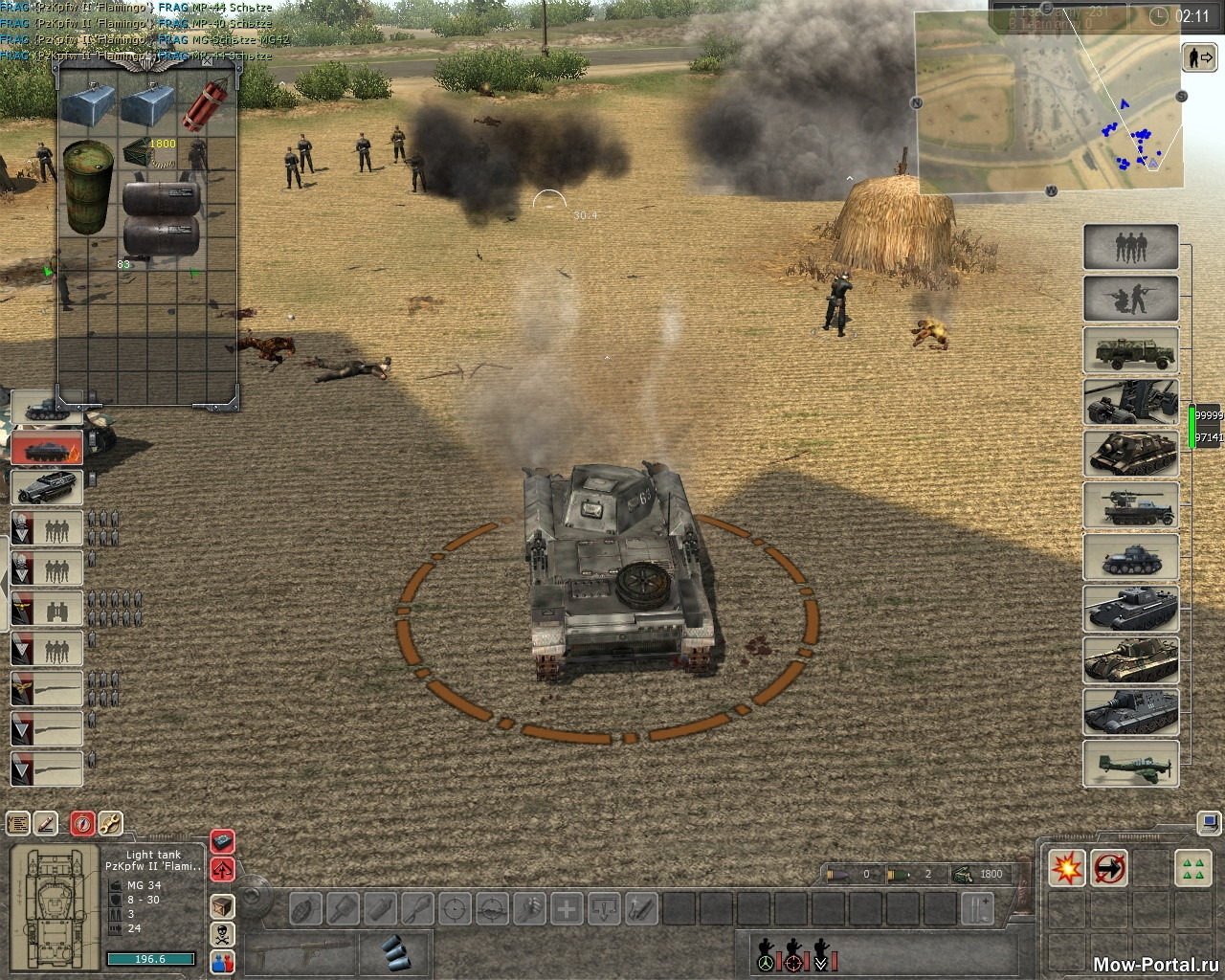Toggle the crossed-out arrow hold position order
This screenshot has width=1225, height=980.
(1109, 868)
